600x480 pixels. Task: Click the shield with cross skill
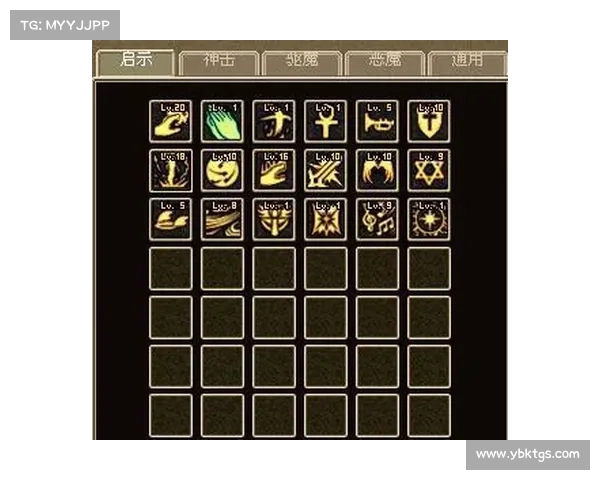[x=429, y=121]
